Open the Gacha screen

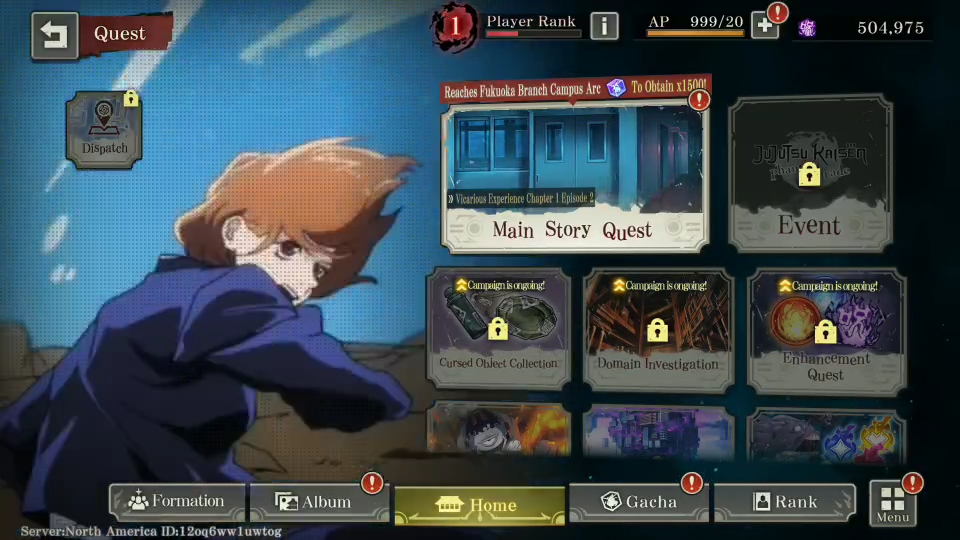[638, 502]
